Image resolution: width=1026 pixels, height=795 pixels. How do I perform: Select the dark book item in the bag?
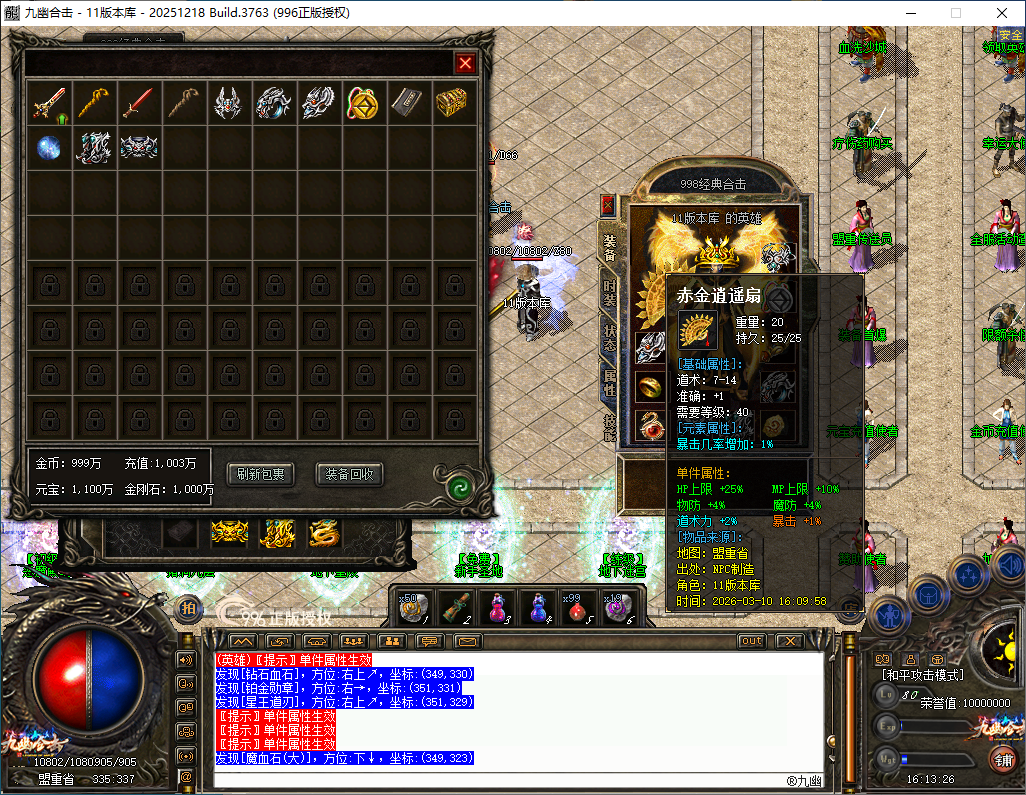[408, 103]
